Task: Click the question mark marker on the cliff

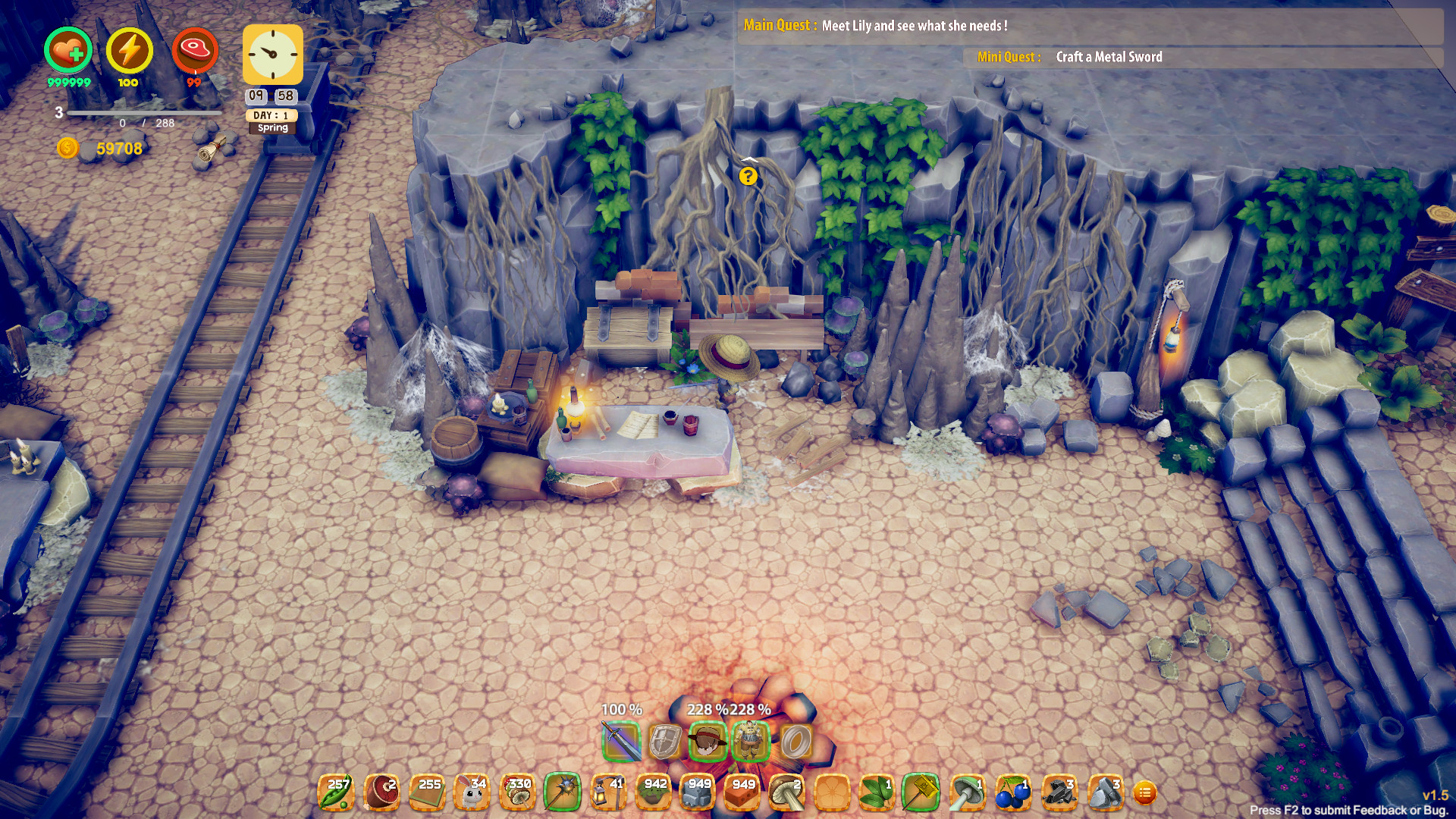Action: [x=749, y=176]
